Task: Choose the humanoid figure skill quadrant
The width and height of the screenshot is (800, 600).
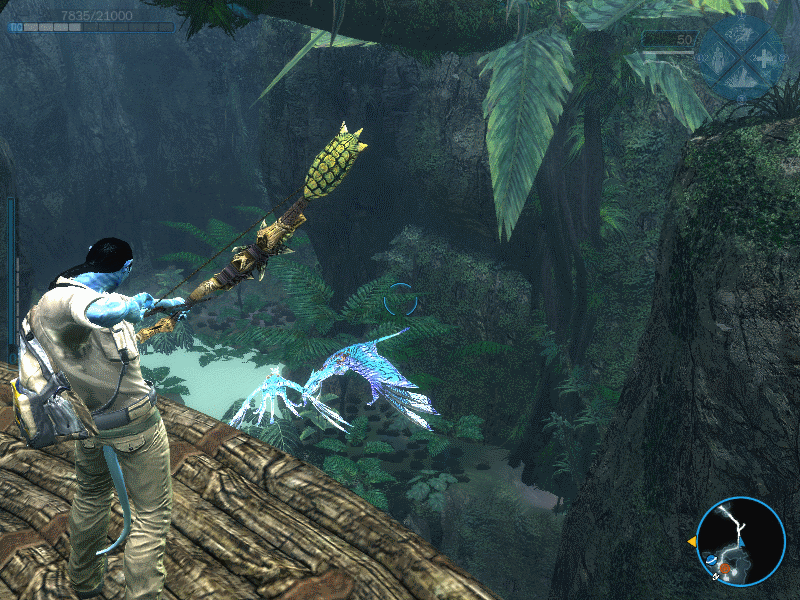Action: tap(716, 57)
